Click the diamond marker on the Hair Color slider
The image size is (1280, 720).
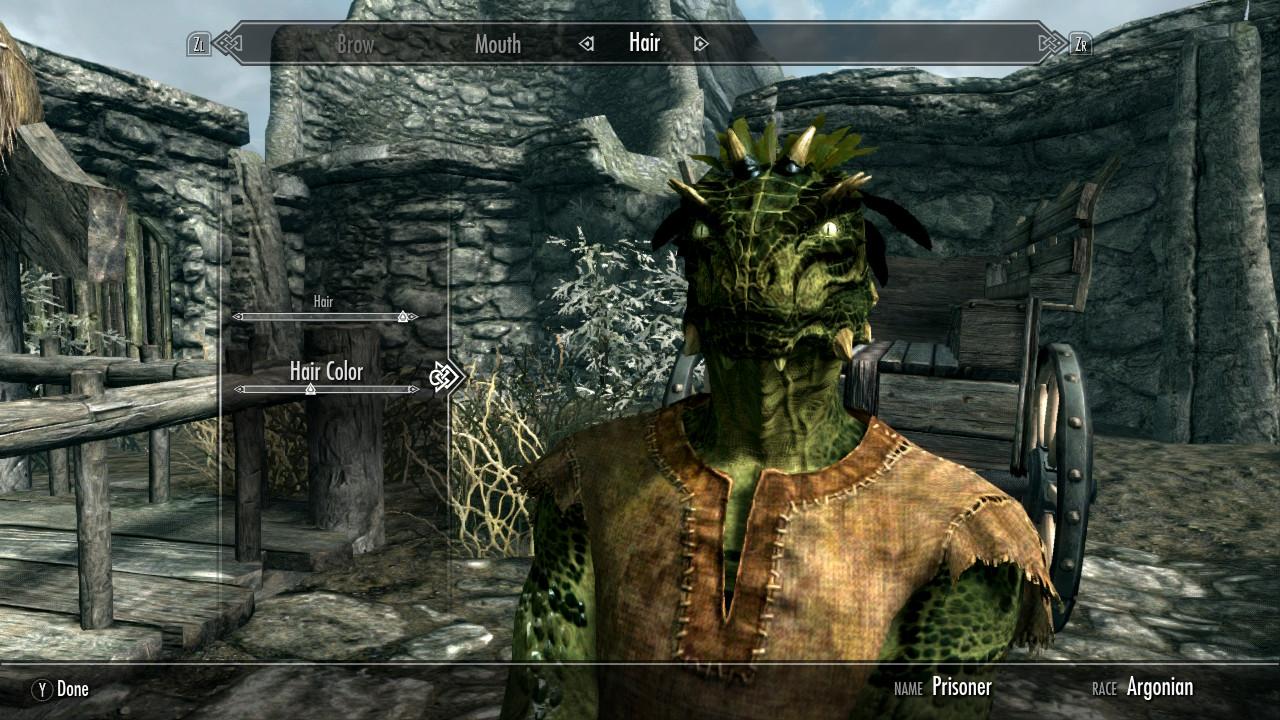[x=310, y=388]
